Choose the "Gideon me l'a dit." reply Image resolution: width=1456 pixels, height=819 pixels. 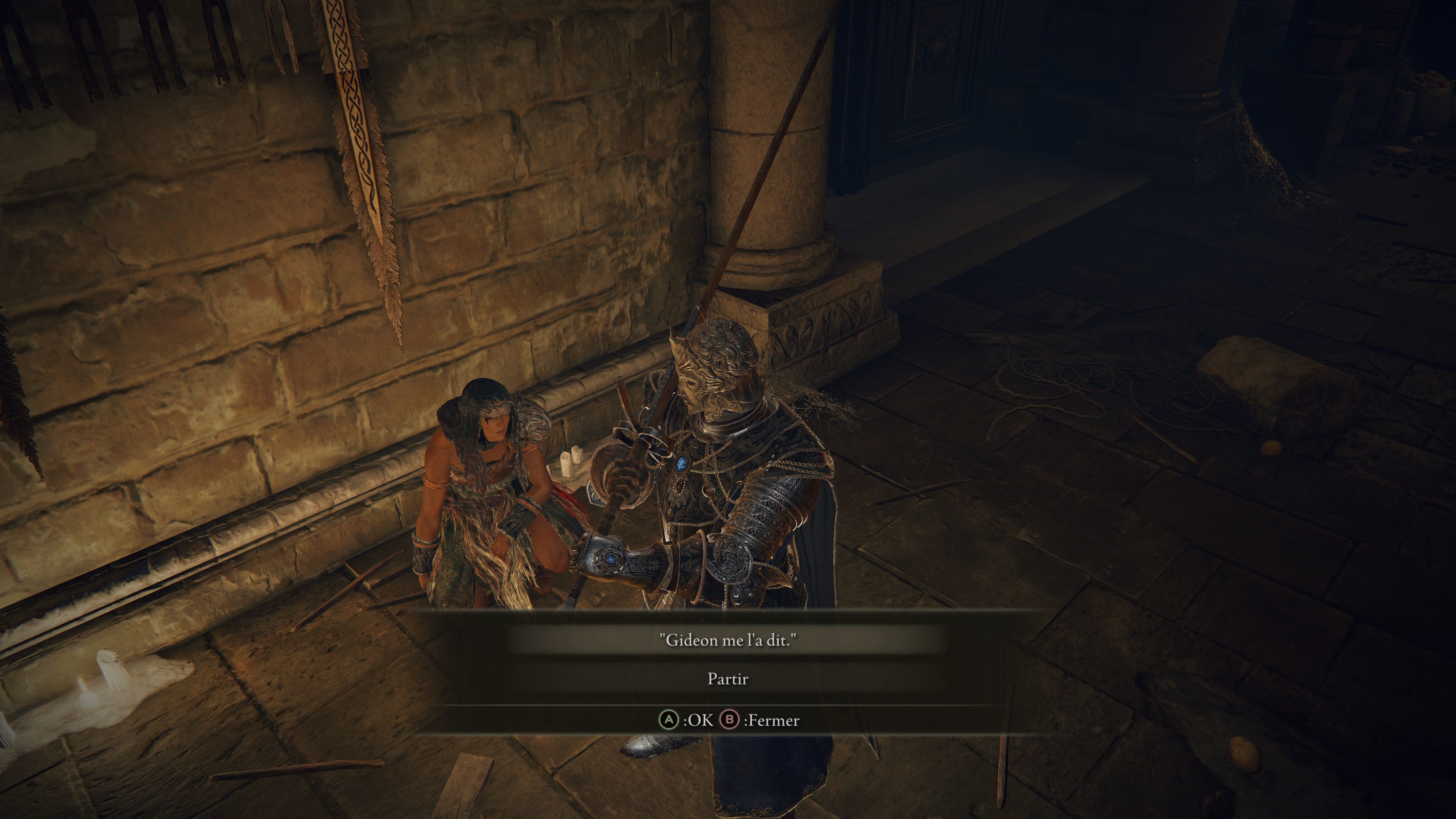pos(728,640)
